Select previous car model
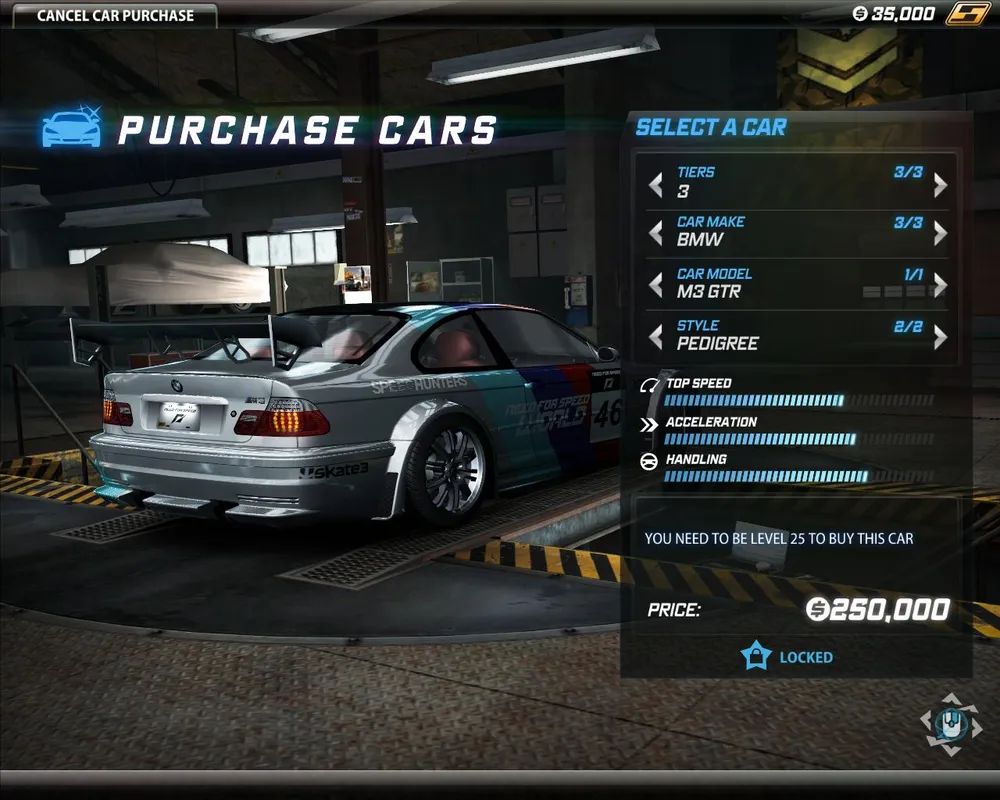This screenshot has height=800, width=1000. tap(656, 286)
